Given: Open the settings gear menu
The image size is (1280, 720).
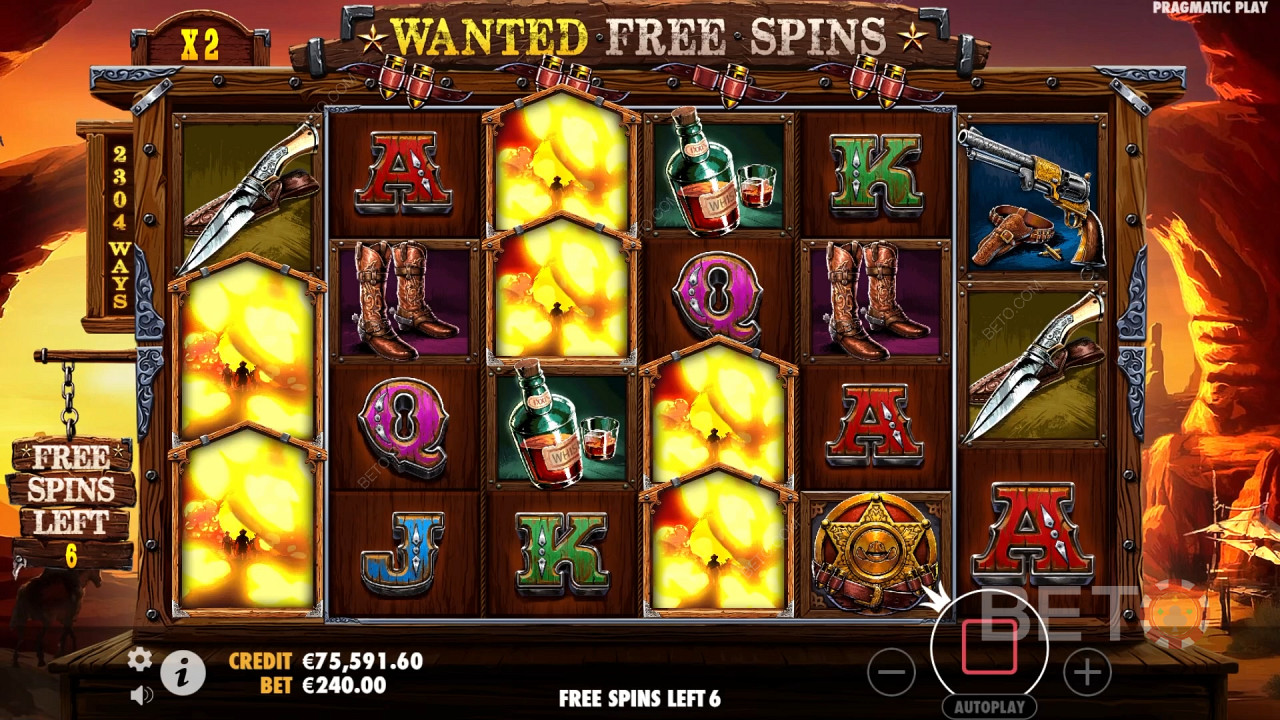Looking at the screenshot, I should [140, 658].
